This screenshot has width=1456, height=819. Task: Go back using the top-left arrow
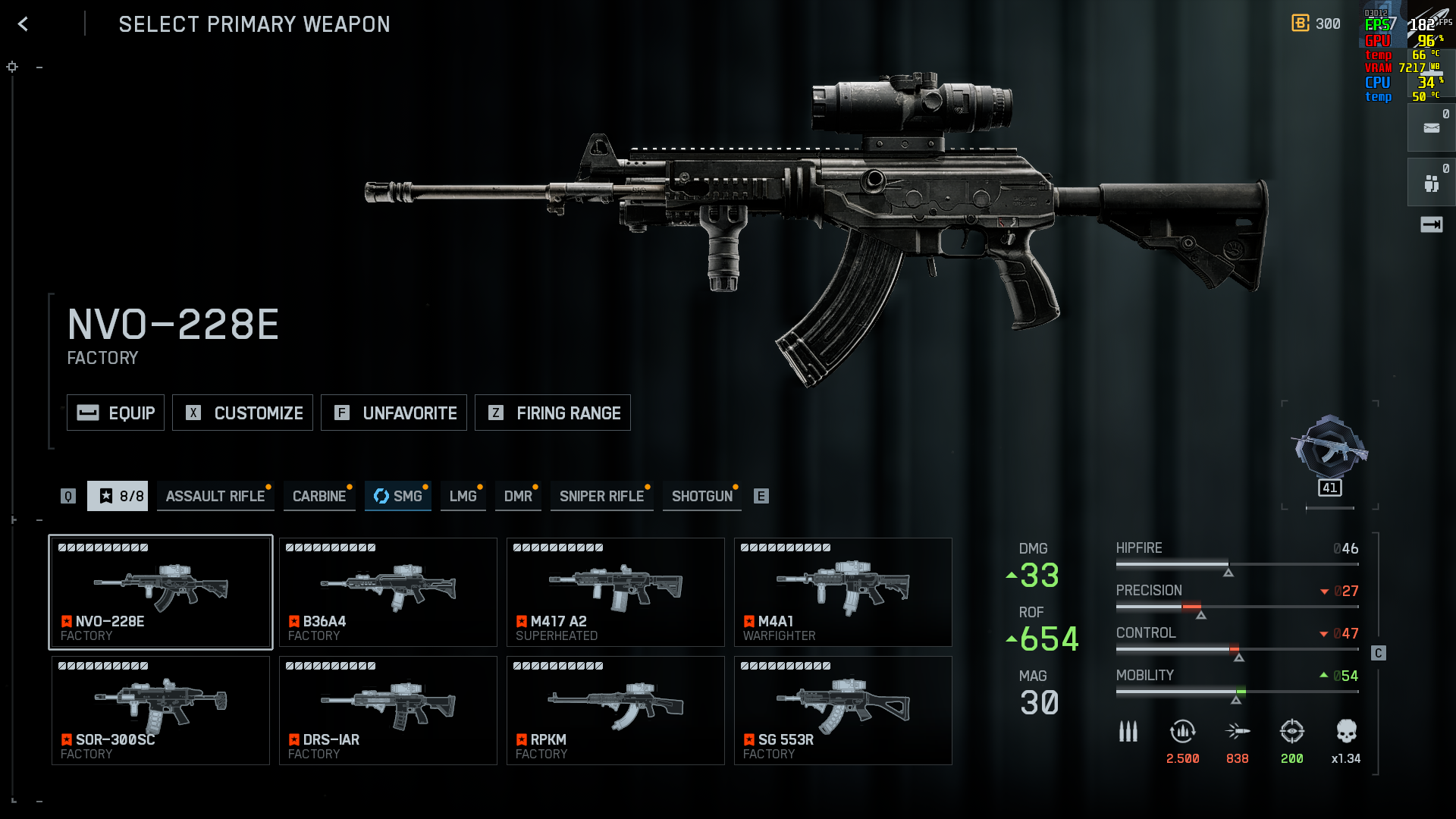point(23,24)
